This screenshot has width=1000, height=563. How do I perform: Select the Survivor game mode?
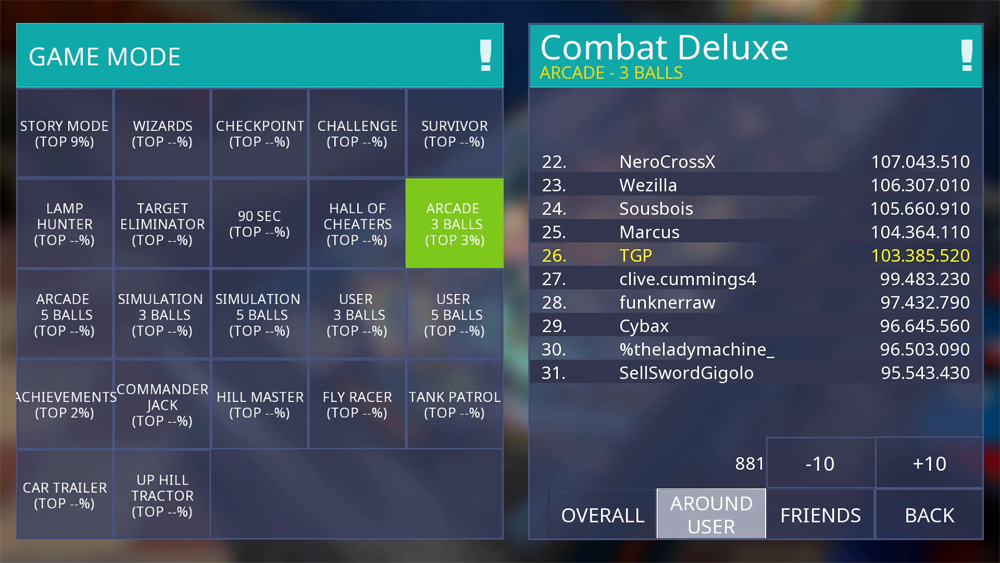tap(454, 134)
